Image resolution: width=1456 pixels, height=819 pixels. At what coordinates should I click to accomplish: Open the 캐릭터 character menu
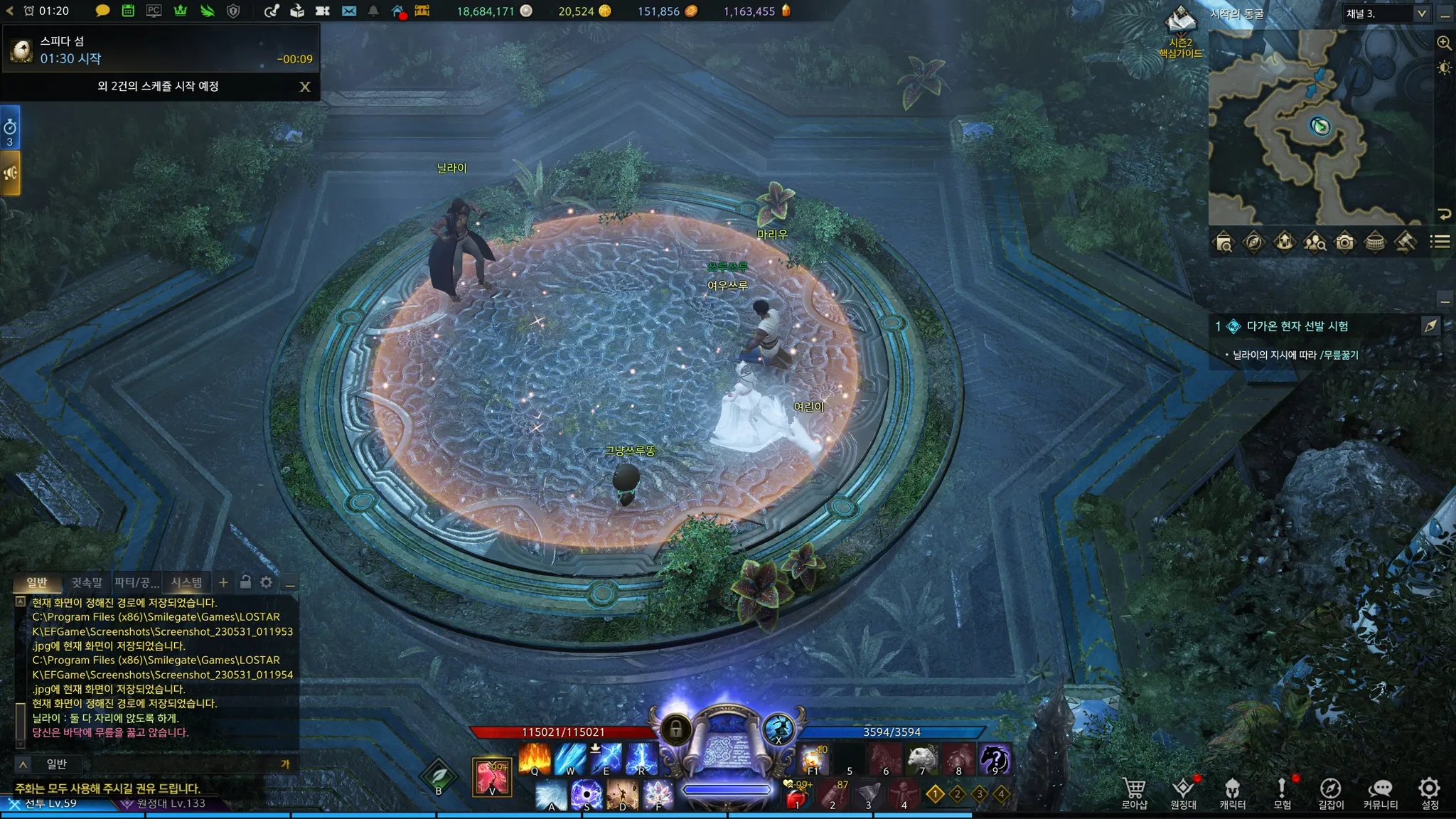[1232, 792]
